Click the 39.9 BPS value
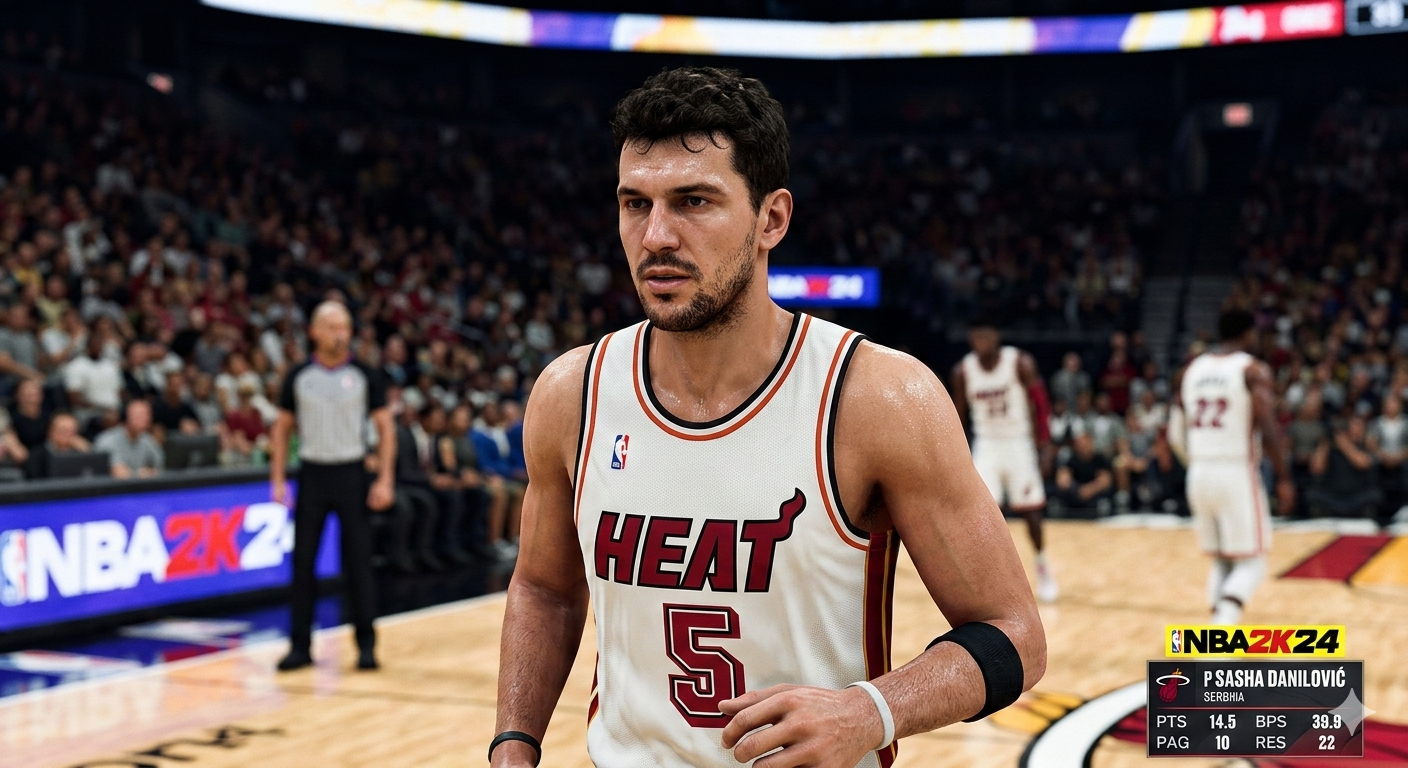Screen dimensions: 1408x768 coord(1327,721)
